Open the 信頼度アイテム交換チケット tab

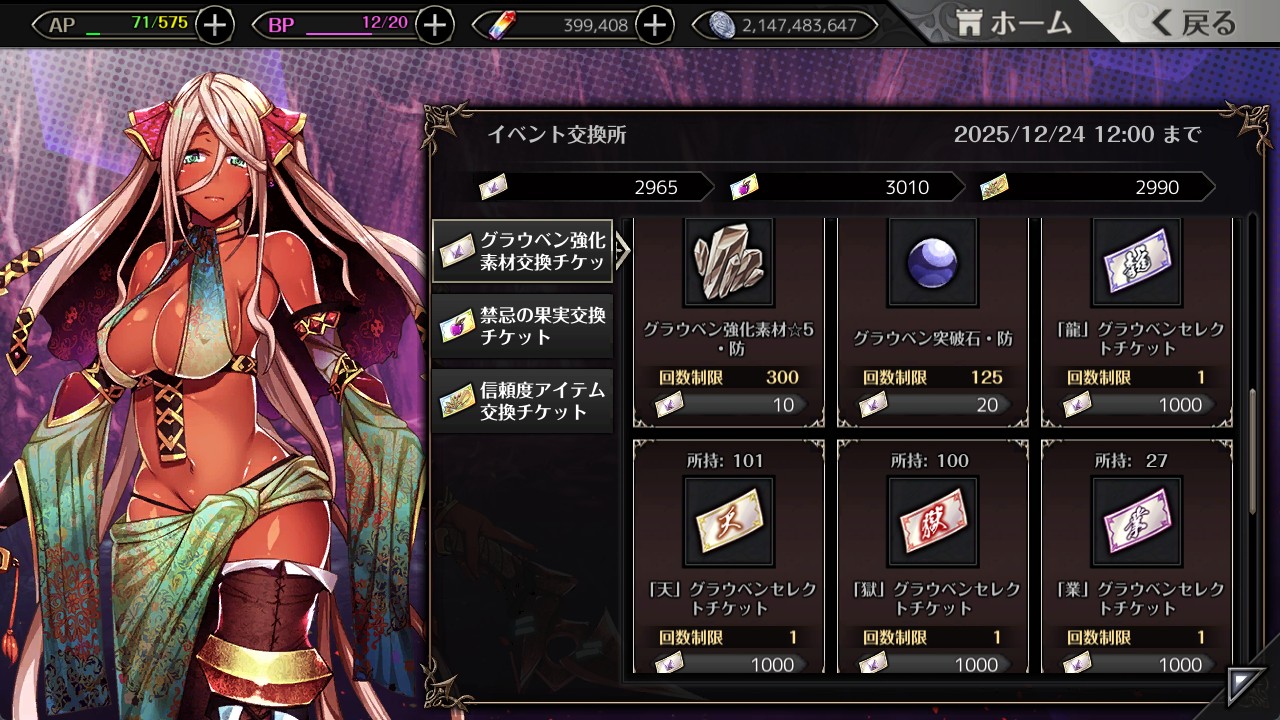[x=523, y=400]
